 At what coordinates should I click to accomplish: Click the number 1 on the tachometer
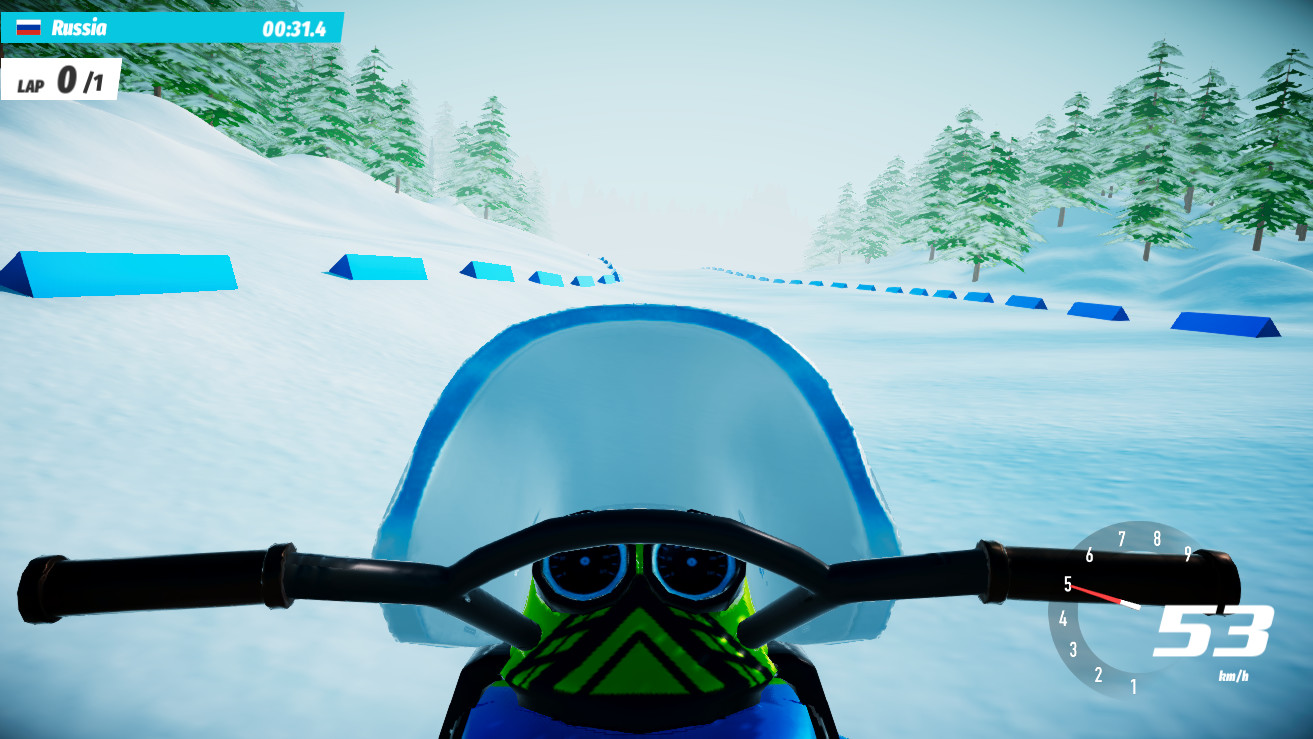point(1131,686)
